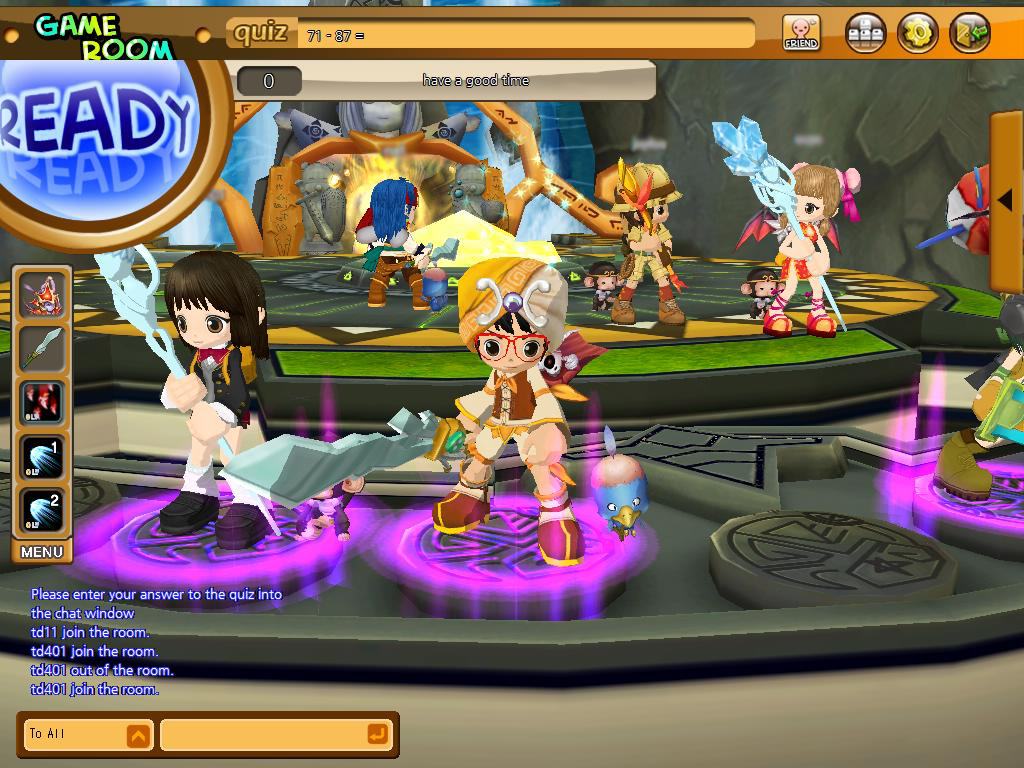This screenshot has width=1024, height=768.
Task: Click the big READY button
Action: click(100, 135)
